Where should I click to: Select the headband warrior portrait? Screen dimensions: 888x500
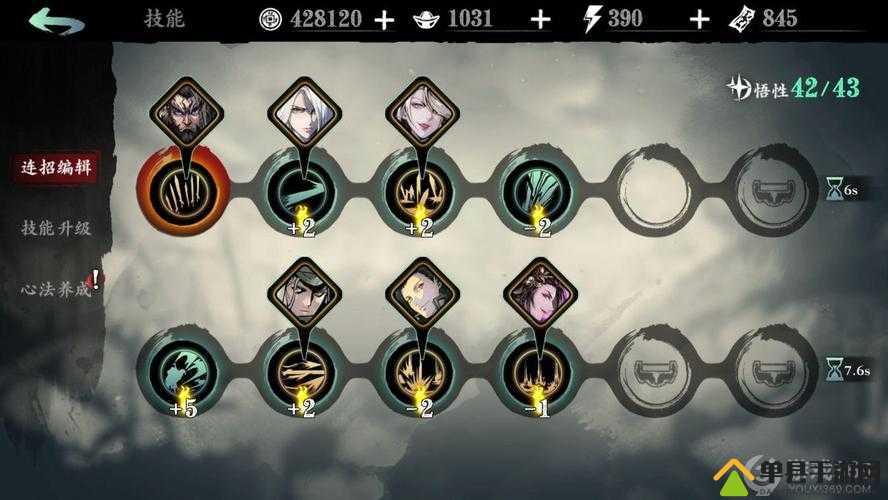303,292
